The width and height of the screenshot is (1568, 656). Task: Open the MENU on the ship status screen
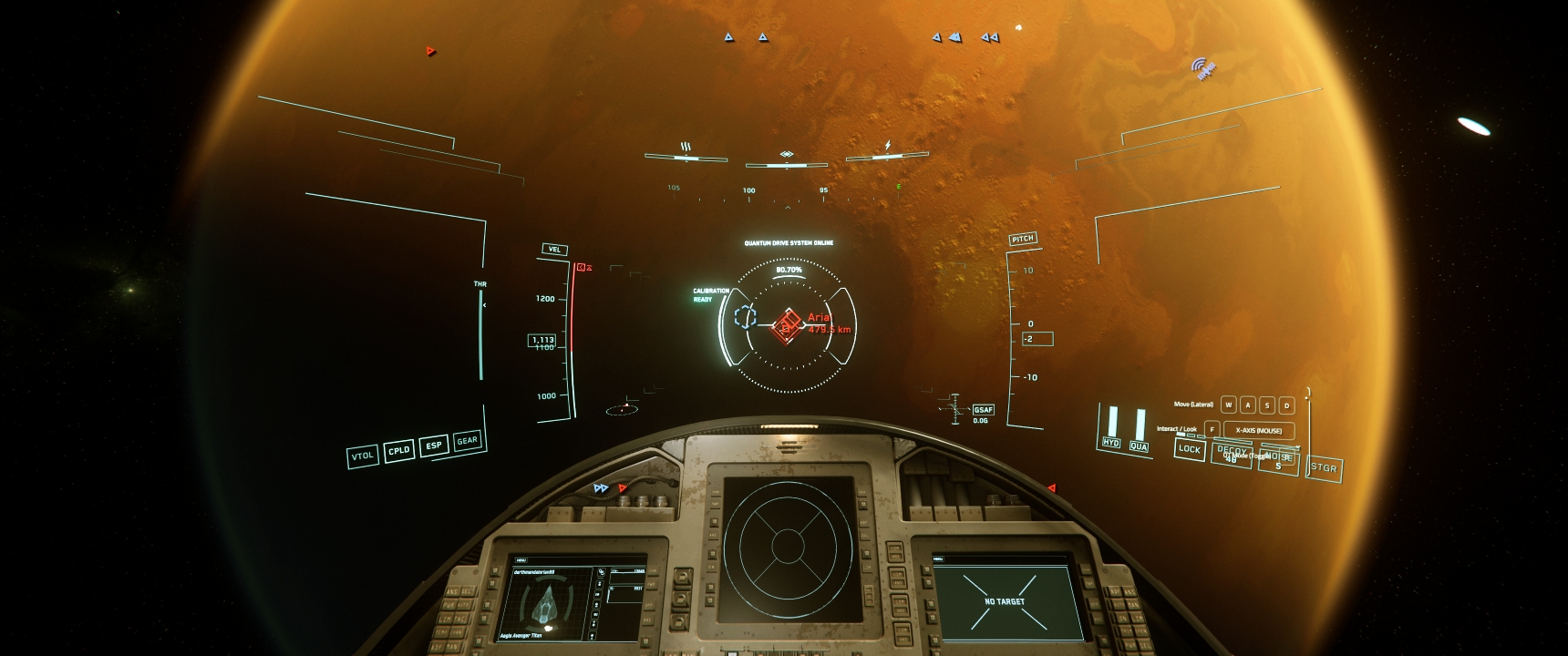[x=521, y=560]
